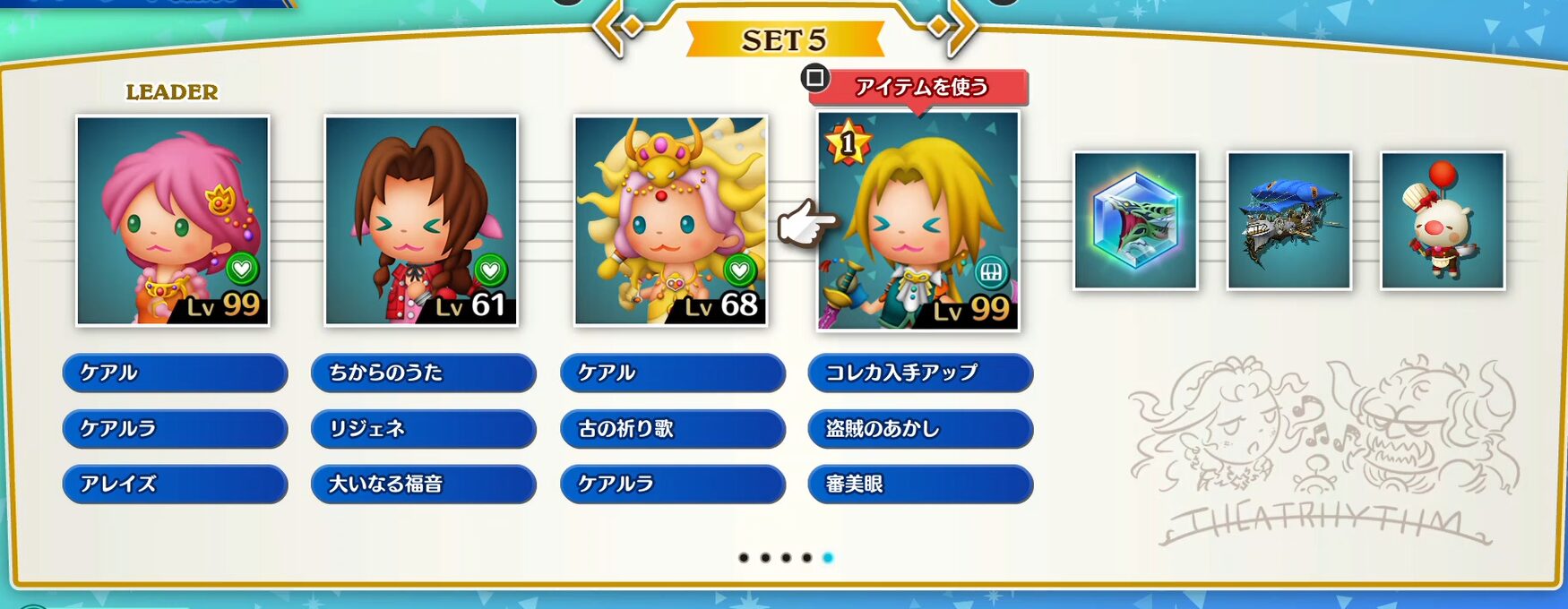Image resolution: width=1568 pixels, height=609 pixels.
Task: Choose the ちからのうた ability
Action: coord(423,373)
